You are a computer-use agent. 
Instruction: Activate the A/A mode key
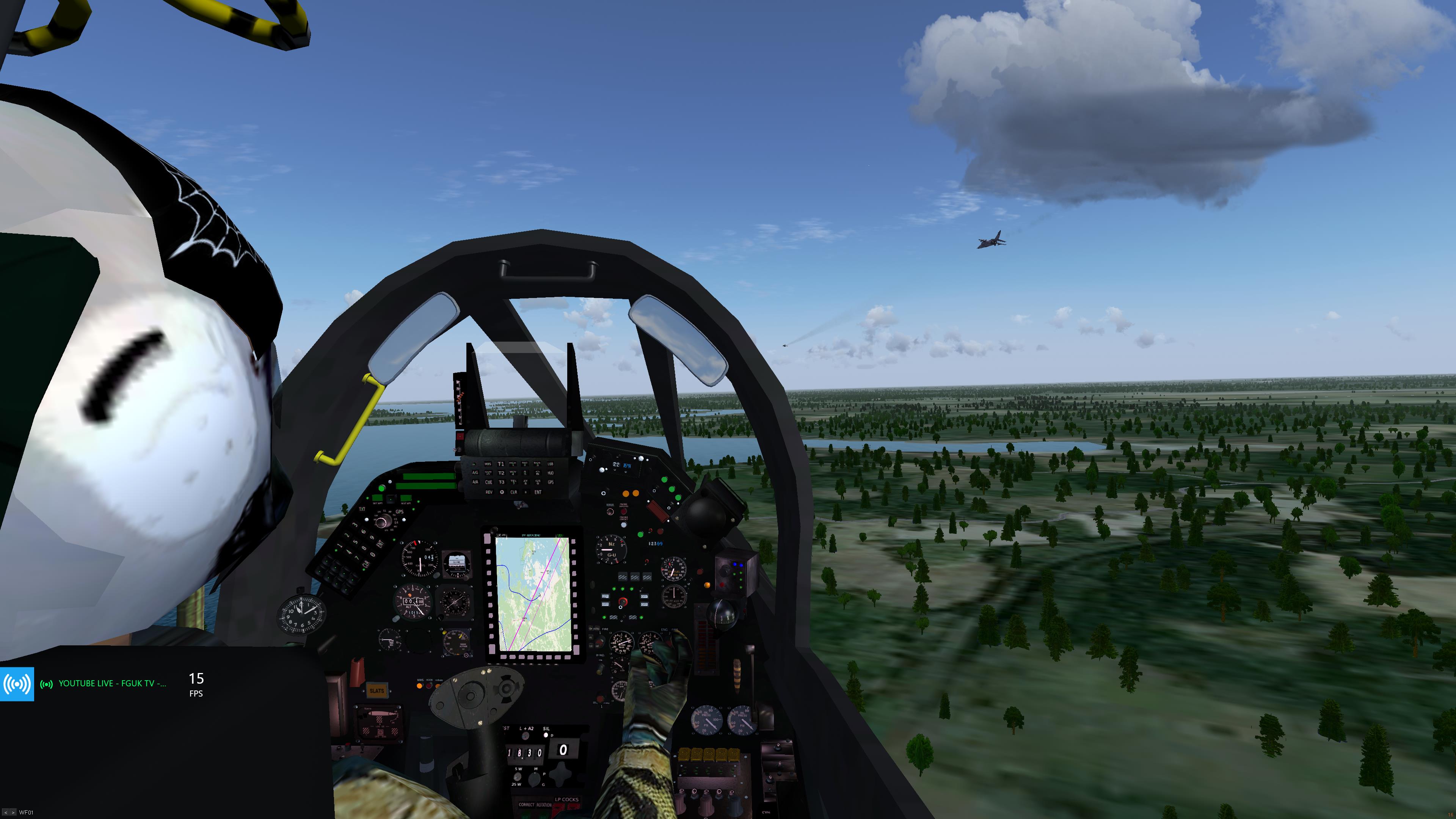coord(475,482)
